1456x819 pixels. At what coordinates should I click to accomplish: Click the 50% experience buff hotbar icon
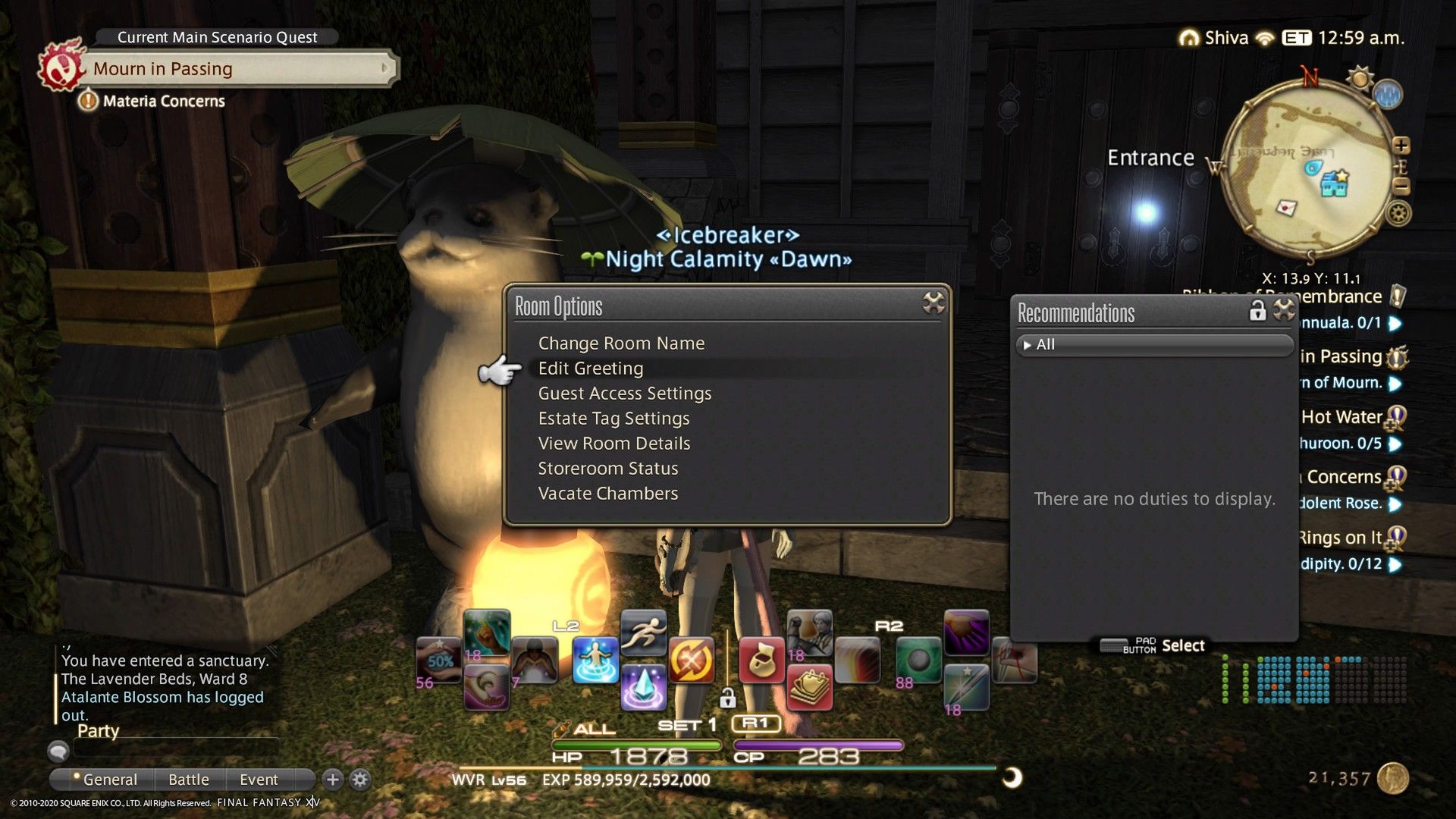tap(438, 659)
